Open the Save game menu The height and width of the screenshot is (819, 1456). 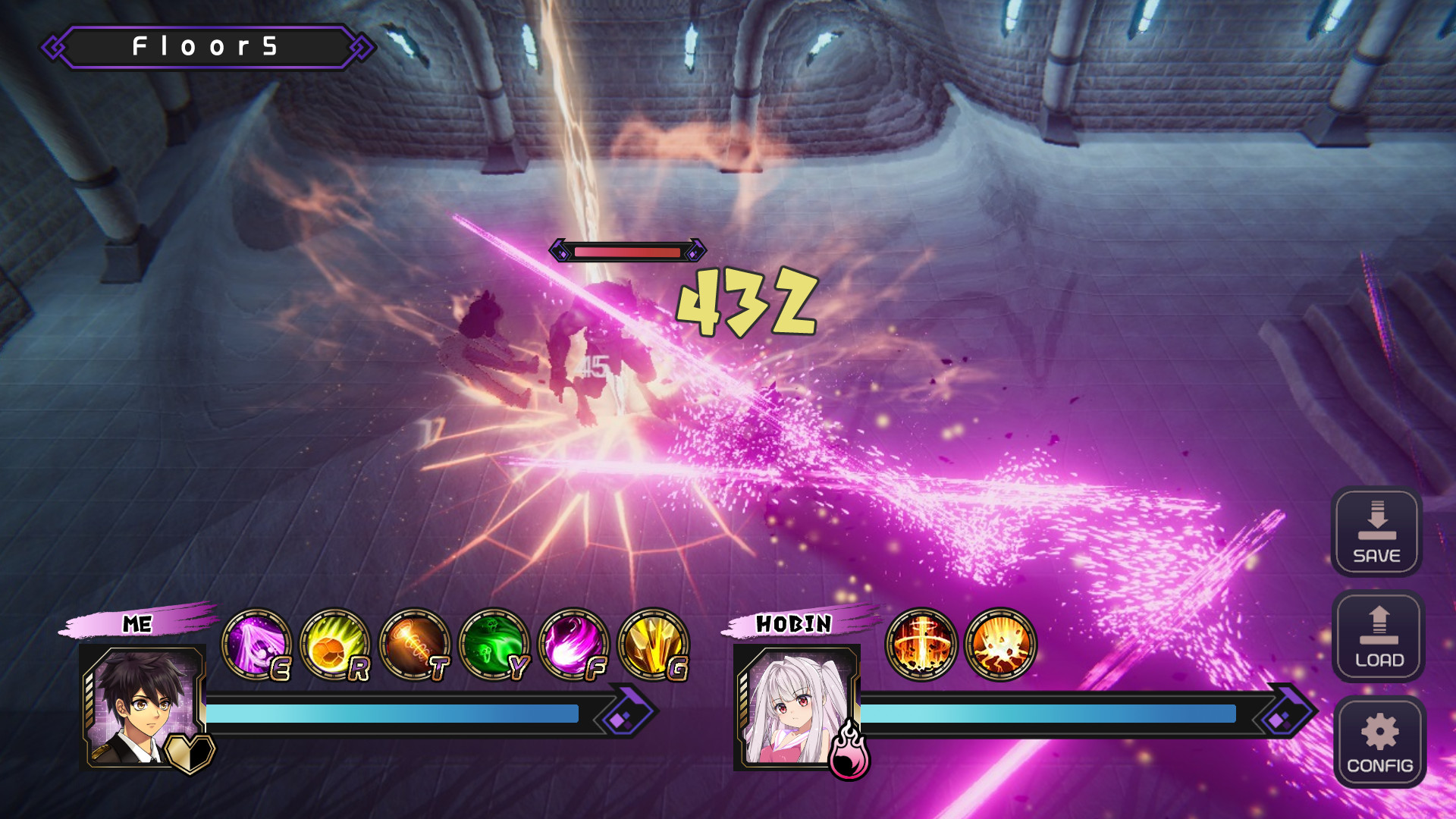tap(1376, 532)
